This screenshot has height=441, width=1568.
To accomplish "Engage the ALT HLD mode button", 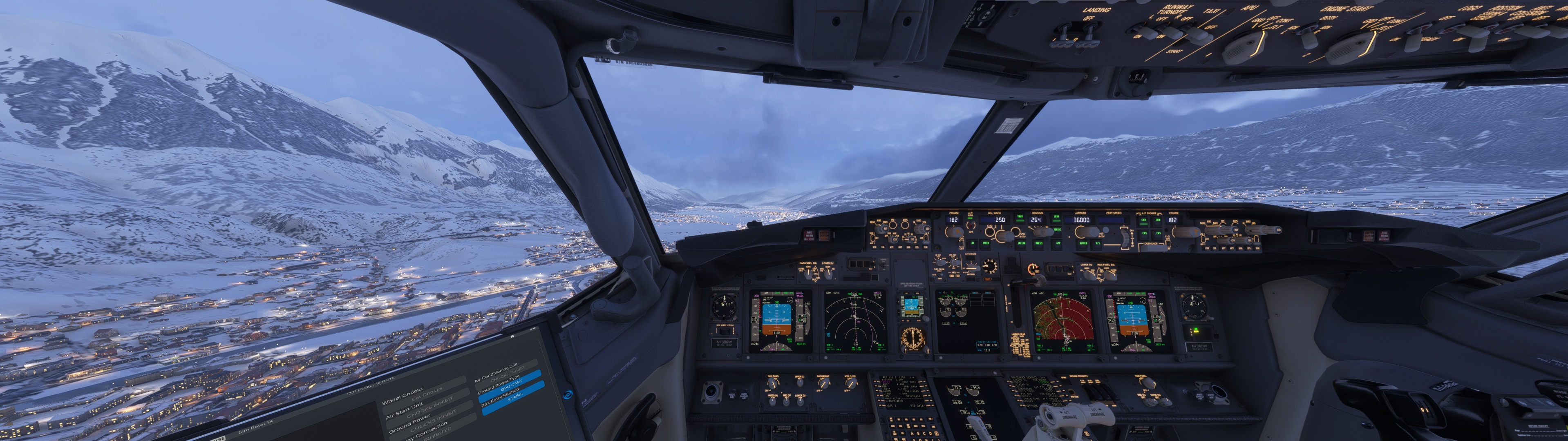I will pos(1083,243).
